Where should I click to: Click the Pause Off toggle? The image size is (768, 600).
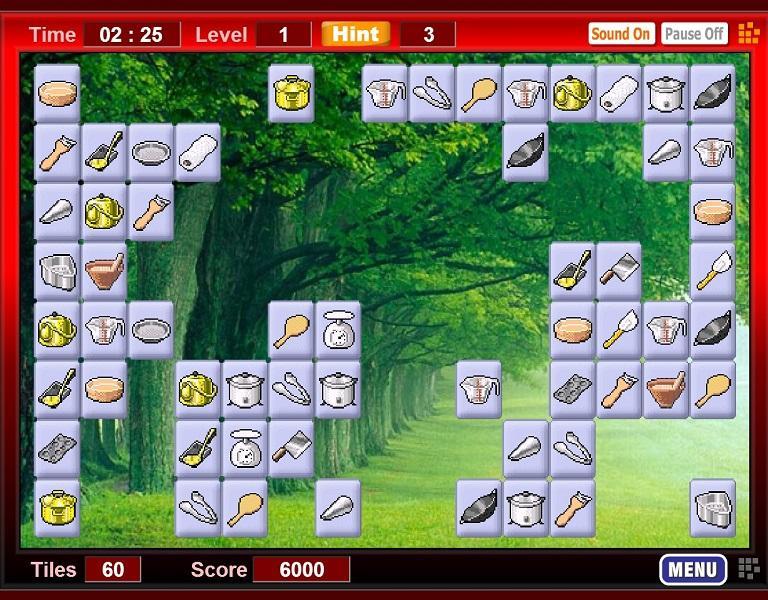[694, 34]
